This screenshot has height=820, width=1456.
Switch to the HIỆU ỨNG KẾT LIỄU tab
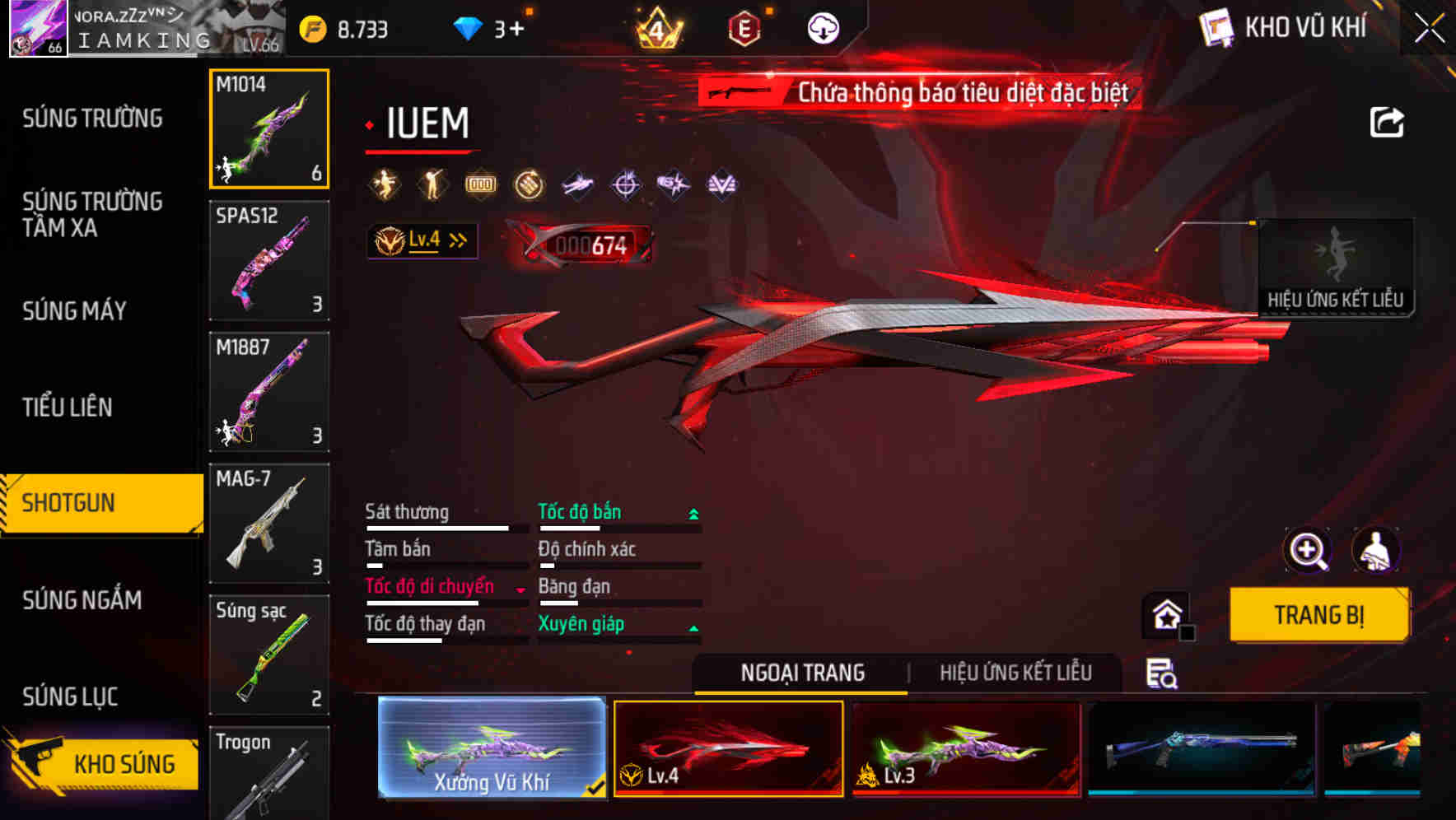(x=1016, y=673)
